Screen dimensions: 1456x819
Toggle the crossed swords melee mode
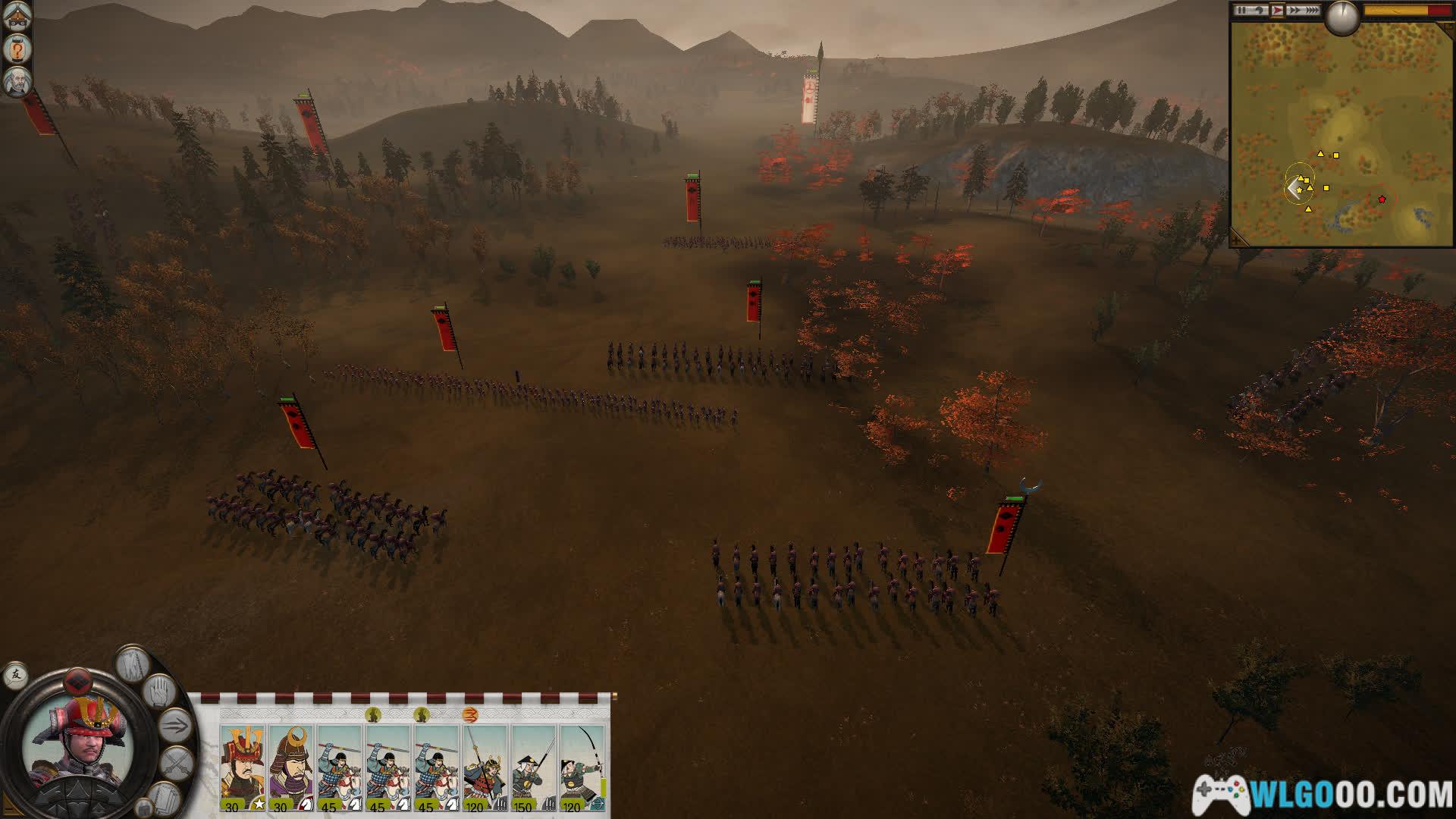point(177,764)
